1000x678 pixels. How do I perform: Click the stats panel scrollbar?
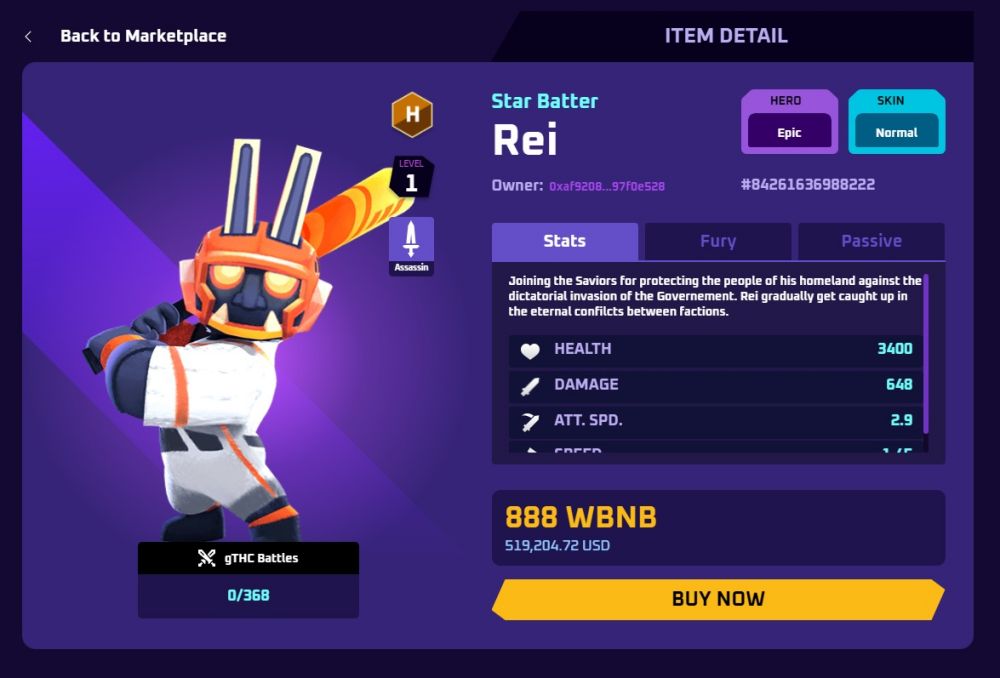point(927,352)
